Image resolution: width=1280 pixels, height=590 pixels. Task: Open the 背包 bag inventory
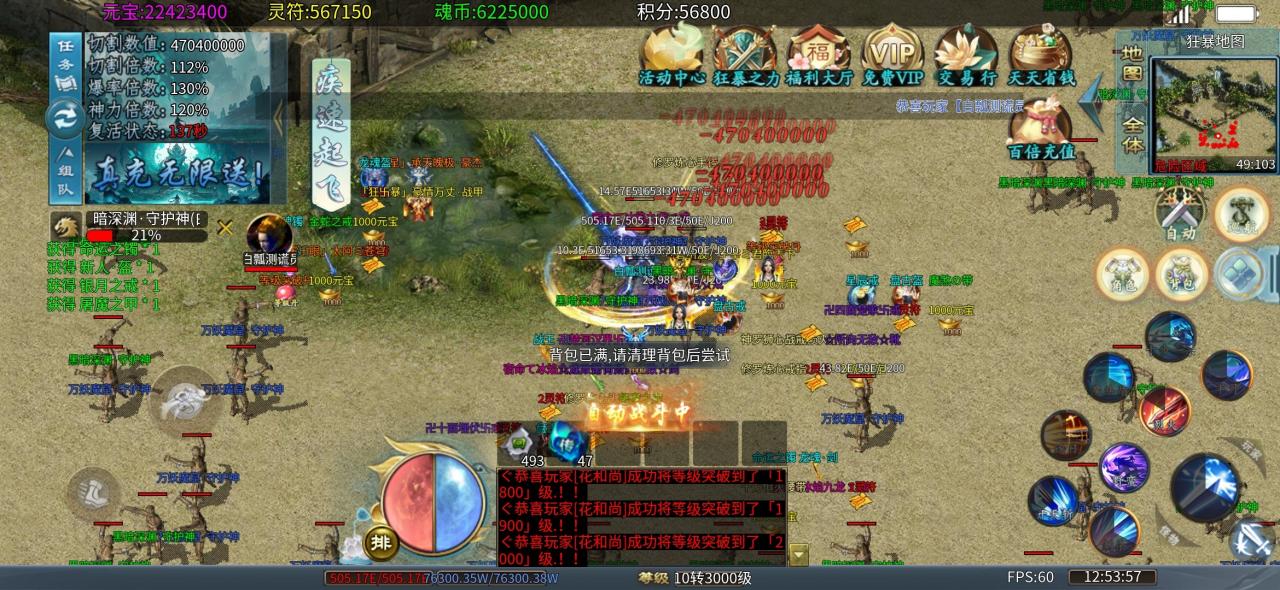coord(1182,273)
